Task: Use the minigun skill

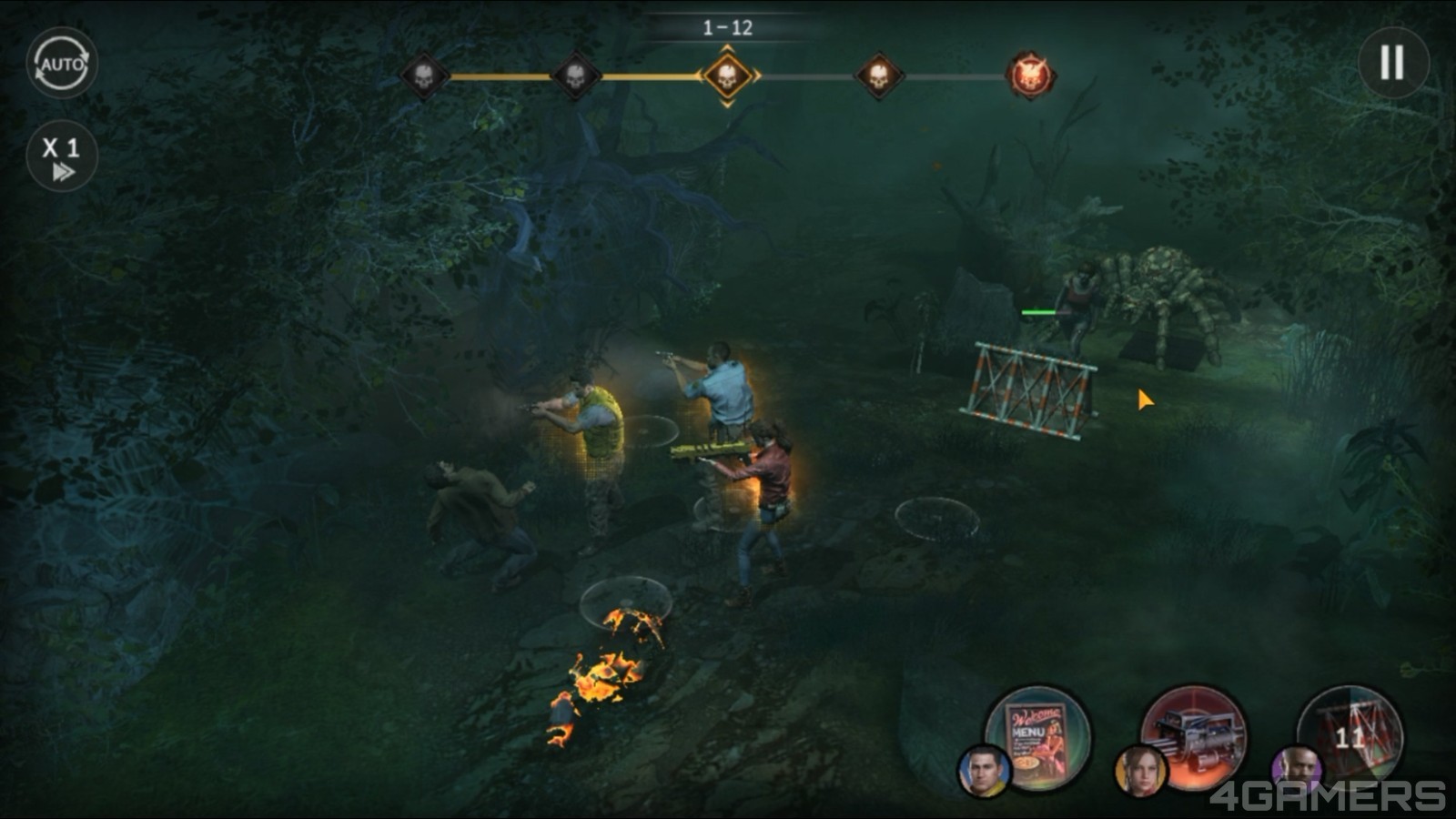Action: coord(1193,738)
